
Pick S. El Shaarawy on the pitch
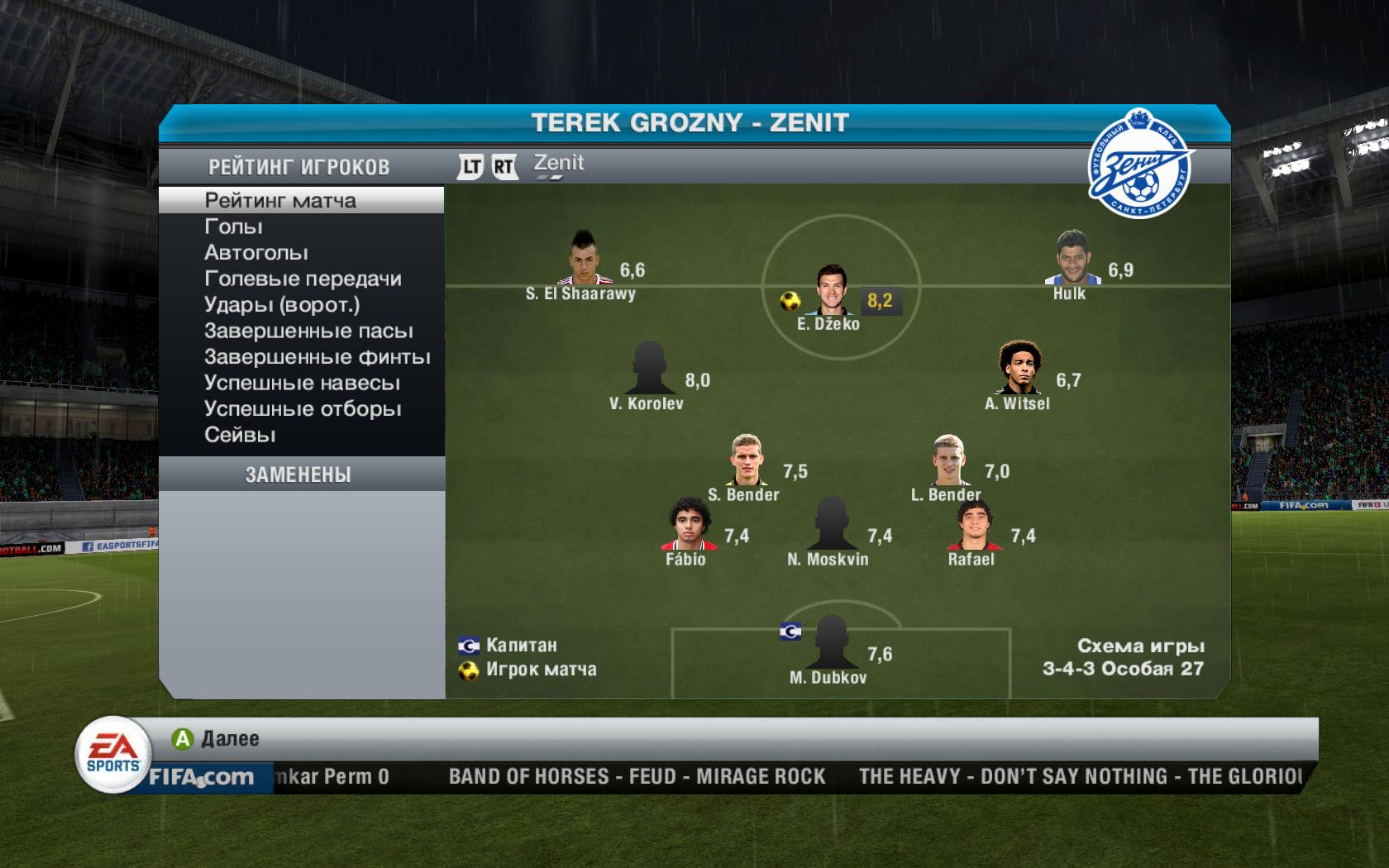point(585,260)
